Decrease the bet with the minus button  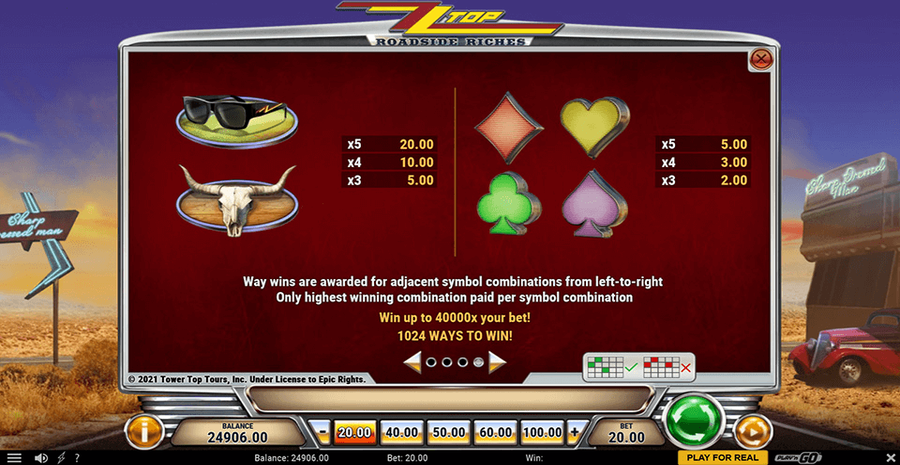point(322,432)
